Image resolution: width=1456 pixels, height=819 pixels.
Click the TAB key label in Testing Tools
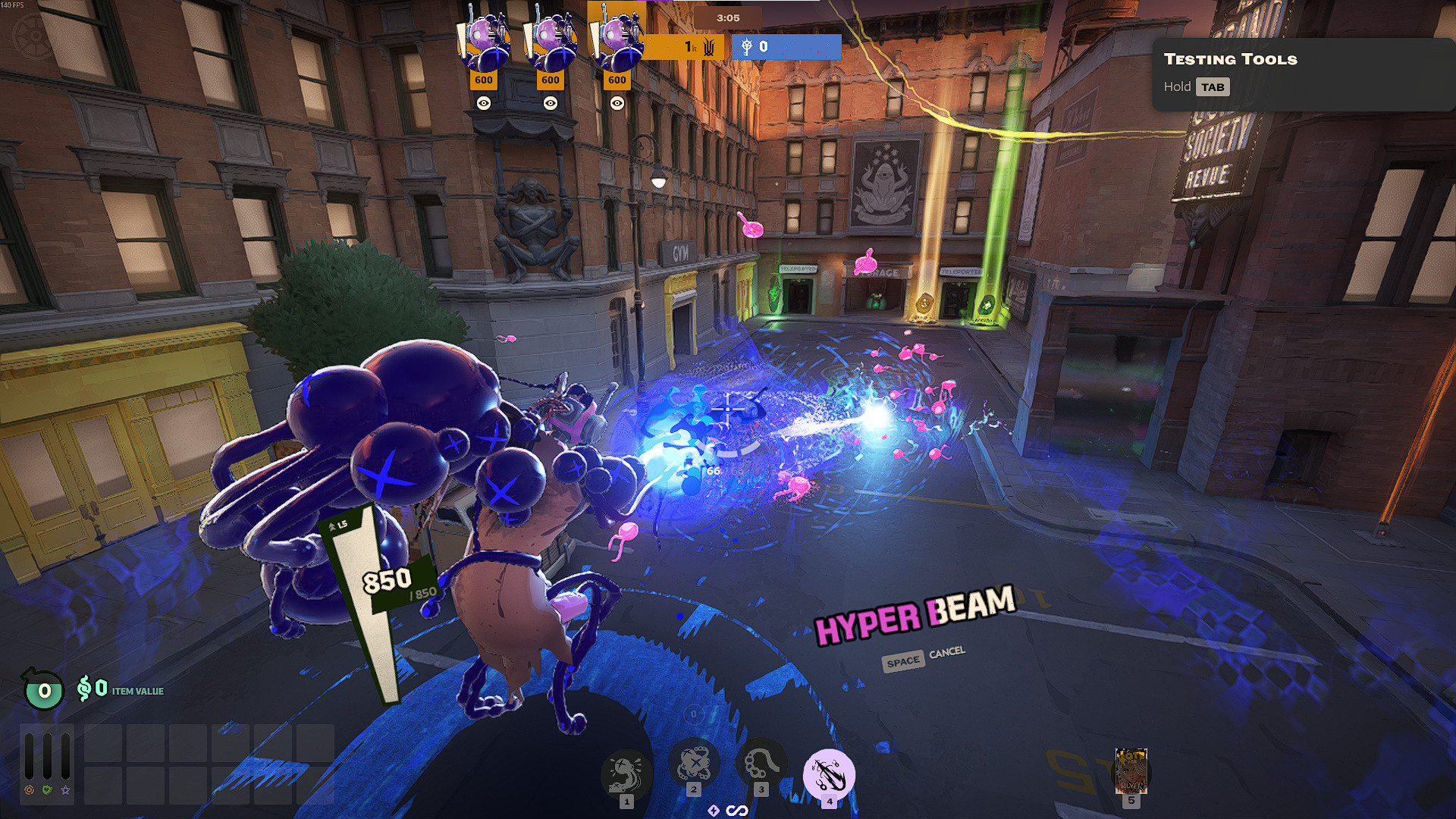tap(1215, 86)
